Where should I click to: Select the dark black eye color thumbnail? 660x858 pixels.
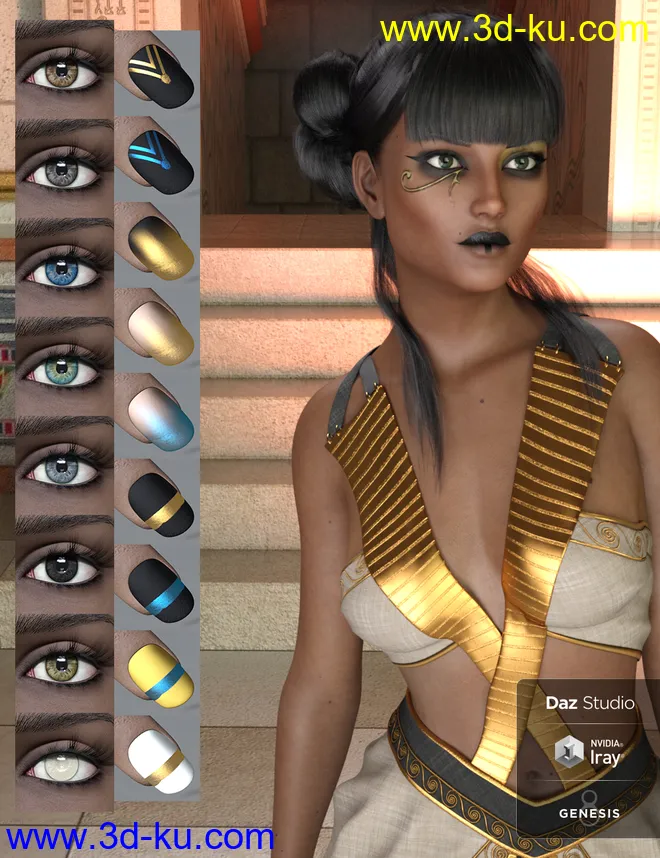click(62, 570)
